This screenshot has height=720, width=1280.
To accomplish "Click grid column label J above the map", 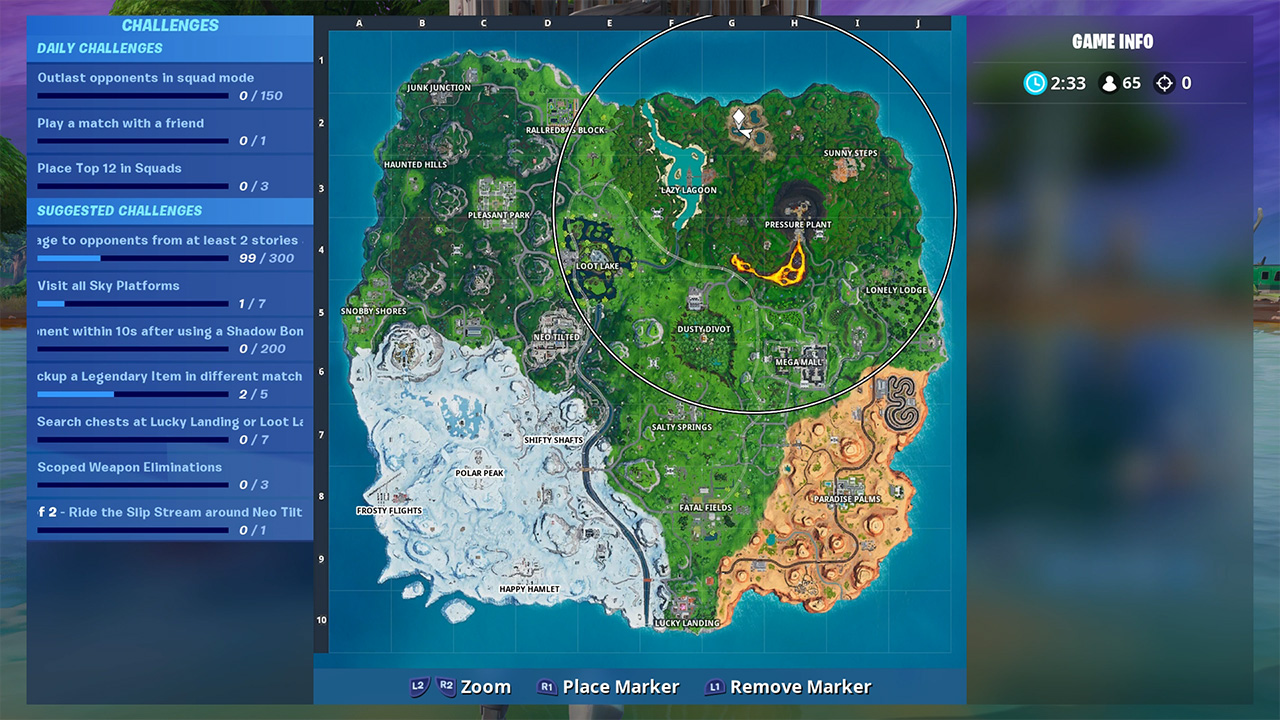I will tap(918, 22).
